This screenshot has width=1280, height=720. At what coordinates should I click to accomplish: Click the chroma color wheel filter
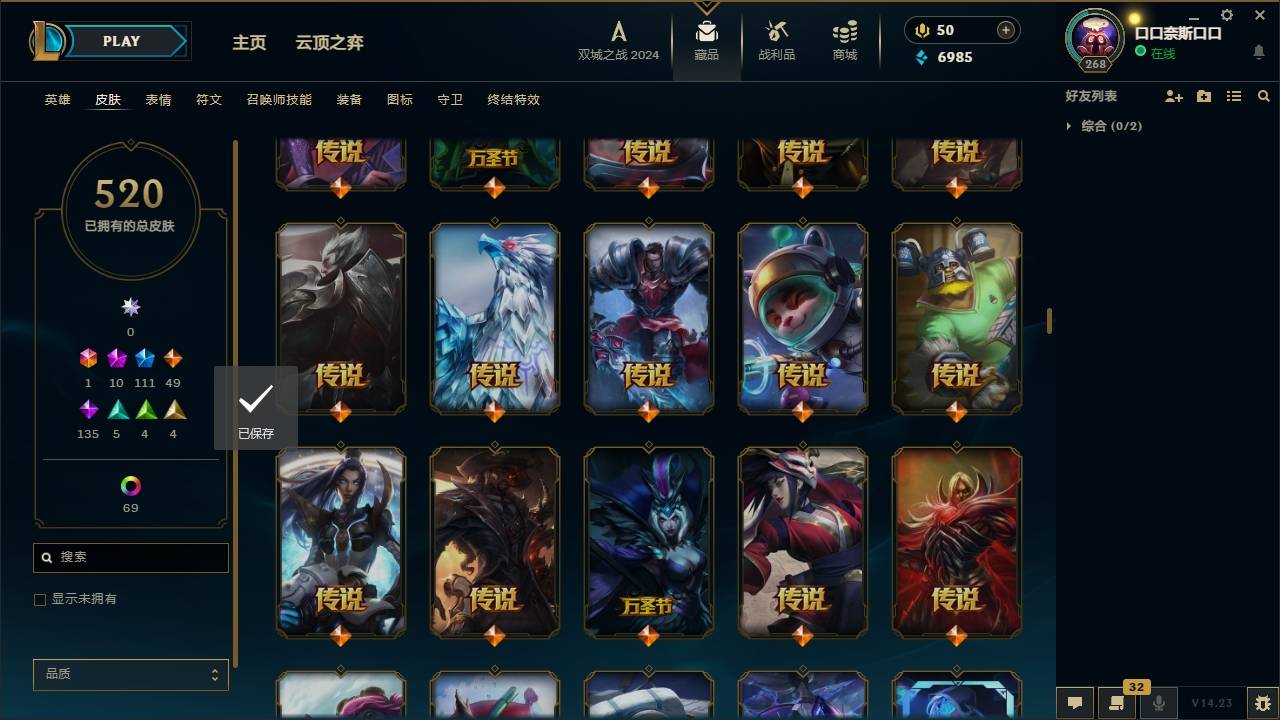(129, 487)
